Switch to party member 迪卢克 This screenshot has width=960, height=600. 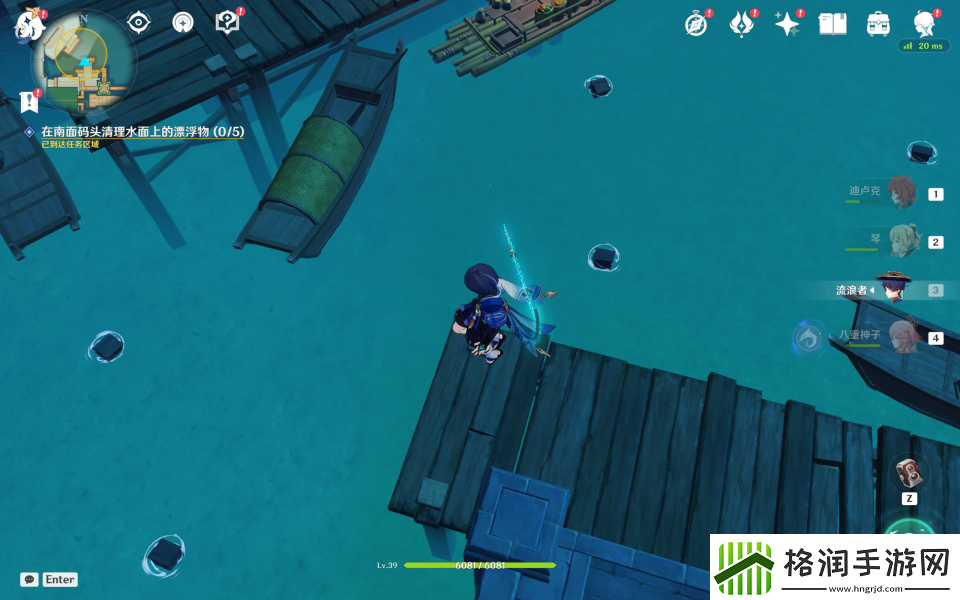click(900, 193)
